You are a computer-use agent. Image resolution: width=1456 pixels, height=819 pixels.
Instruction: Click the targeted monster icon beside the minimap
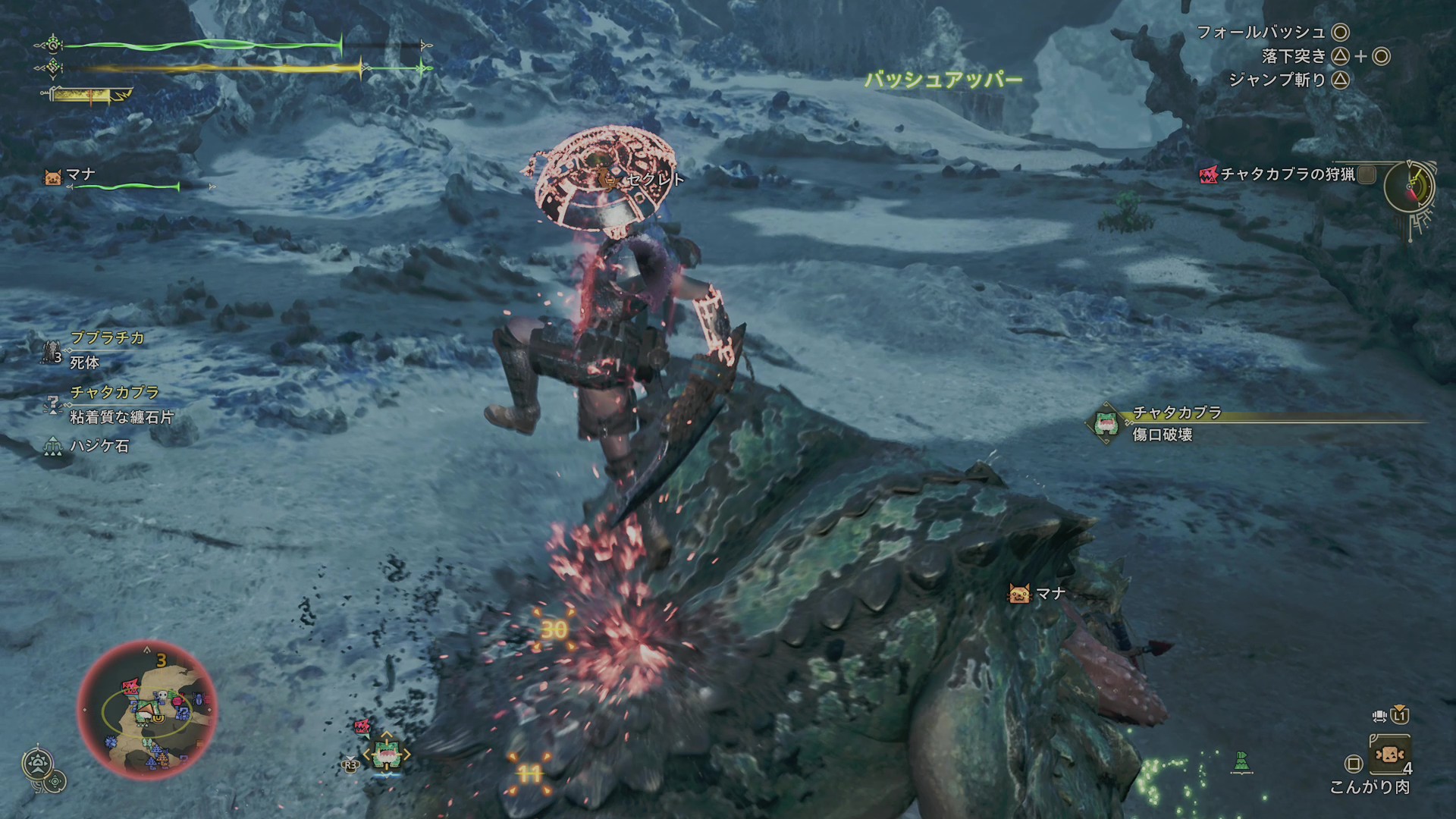pyautogui.click(x=386, y=755)
